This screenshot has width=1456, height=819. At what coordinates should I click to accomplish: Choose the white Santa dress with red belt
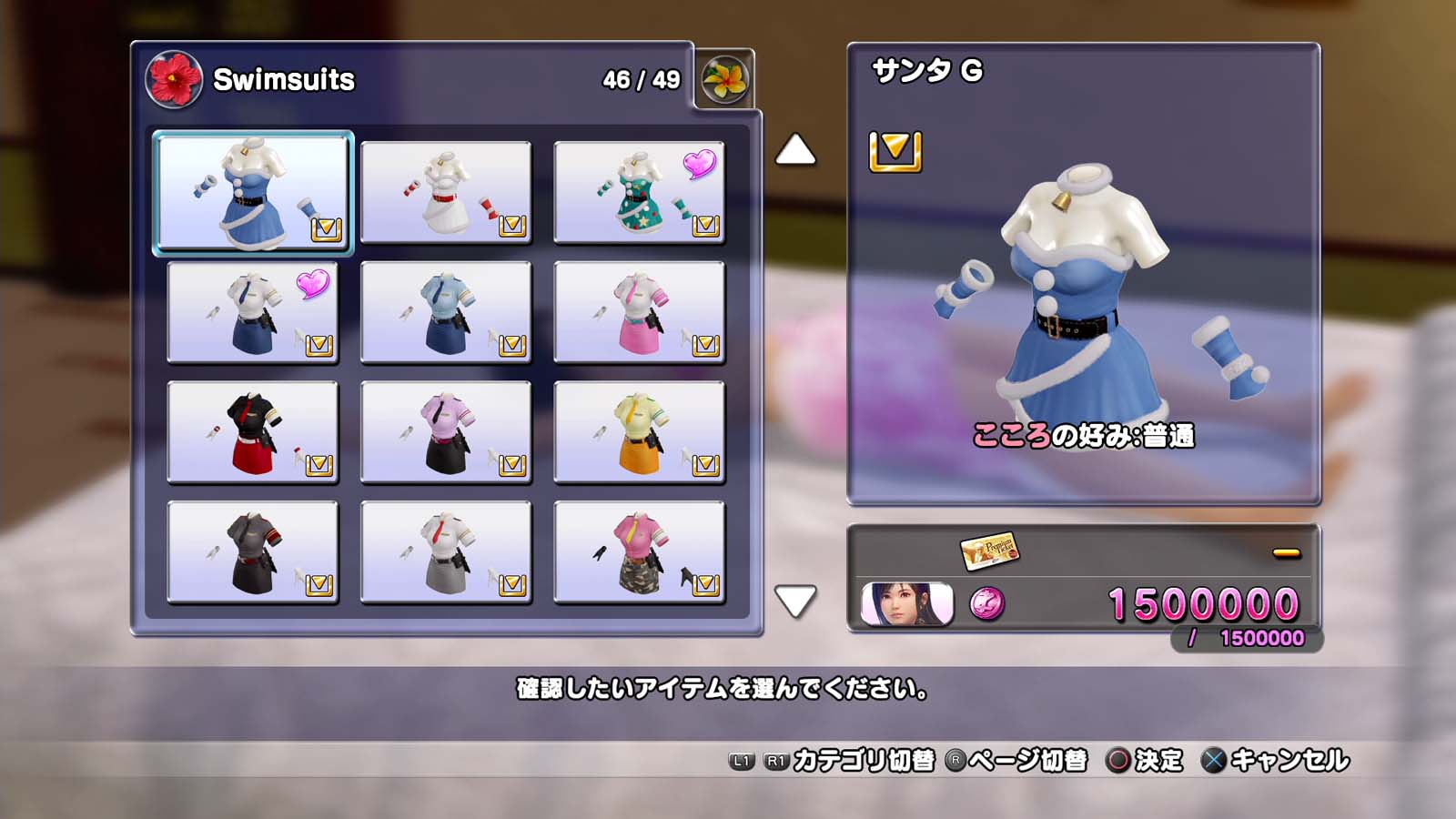click(x=446, y=192)
